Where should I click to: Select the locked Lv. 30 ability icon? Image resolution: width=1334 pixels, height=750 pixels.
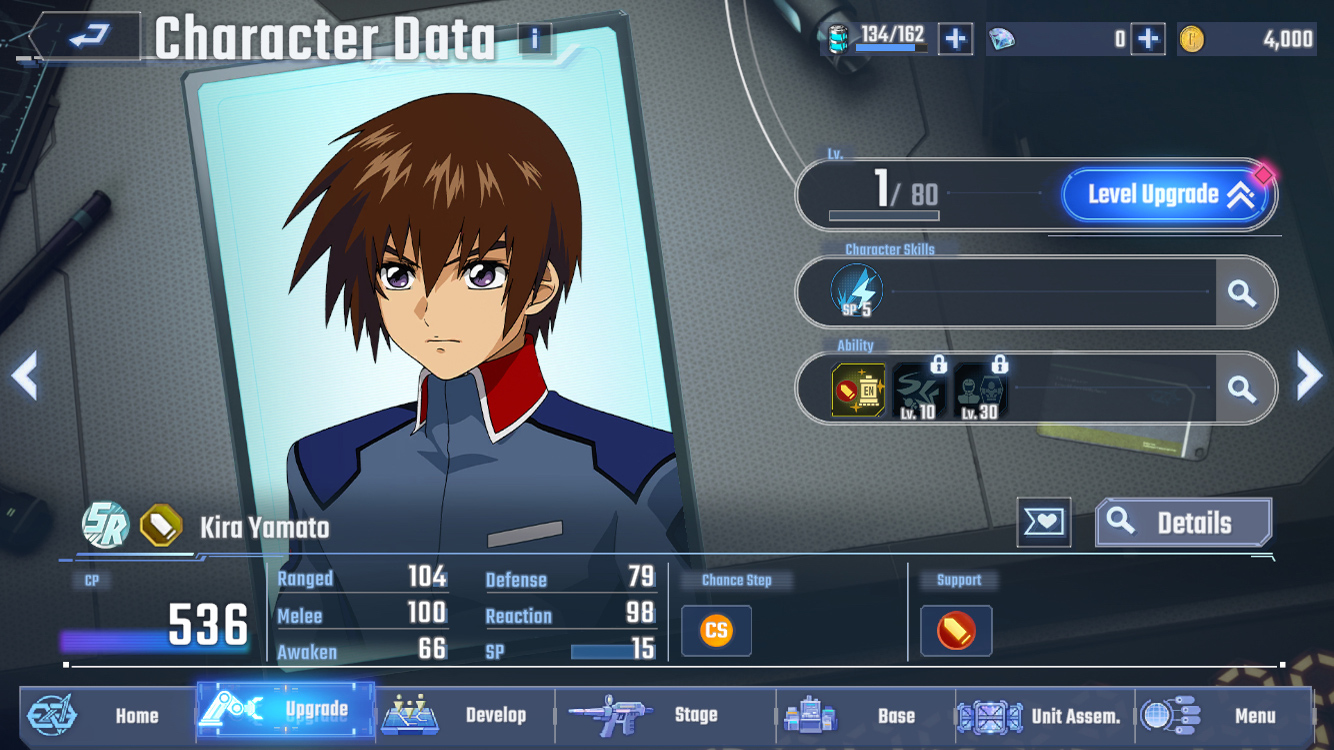(980, 389)
